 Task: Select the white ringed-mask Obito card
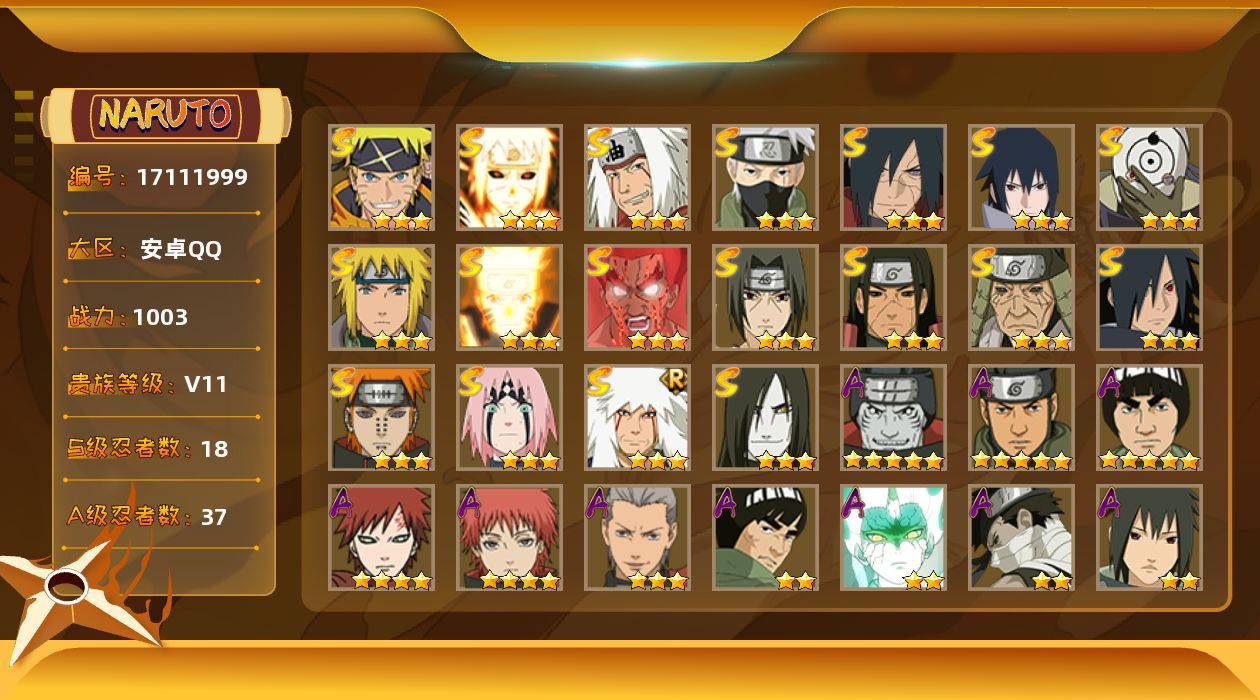1149,177
